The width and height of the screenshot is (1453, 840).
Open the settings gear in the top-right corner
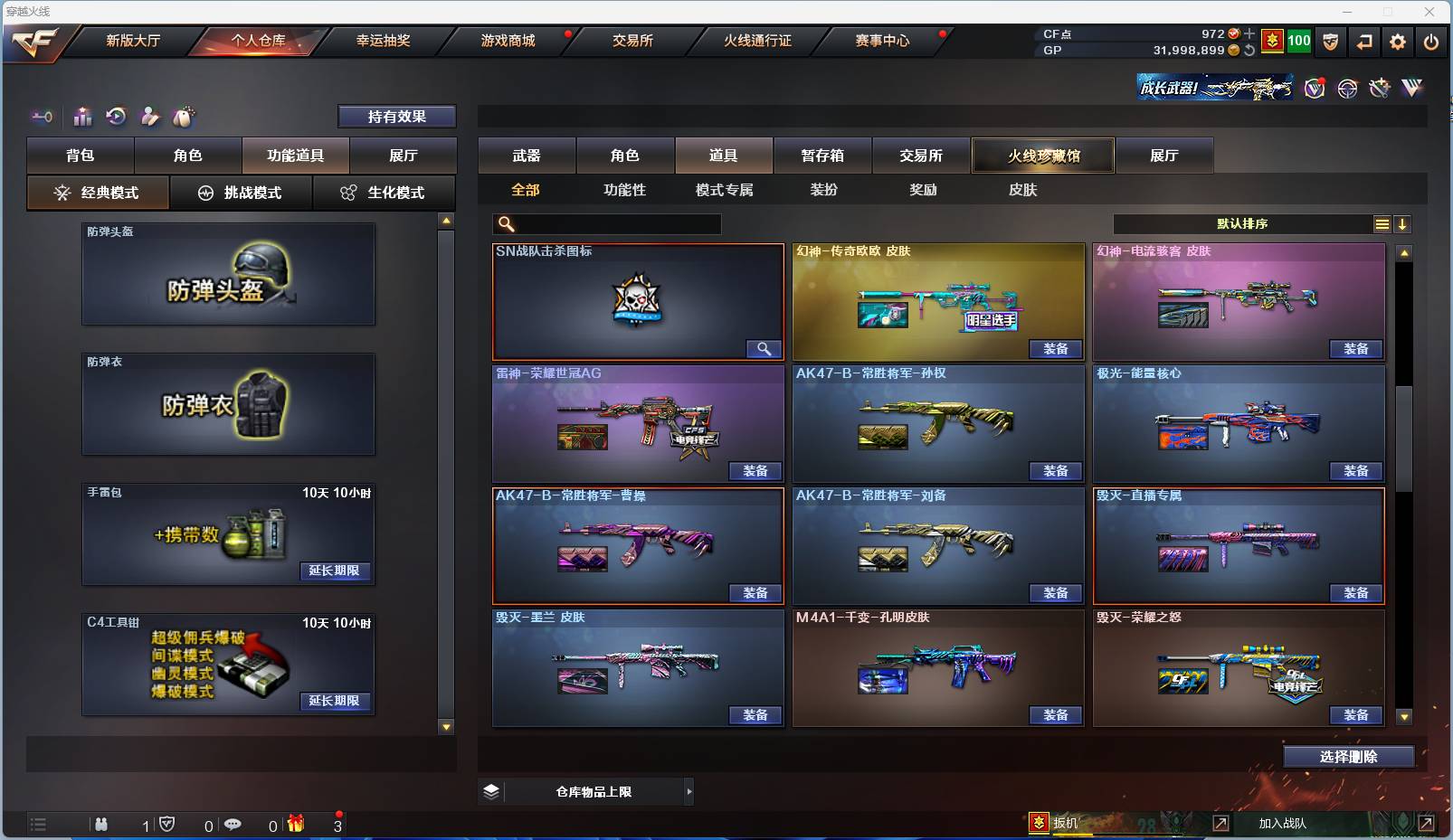tap(1398, 42)
